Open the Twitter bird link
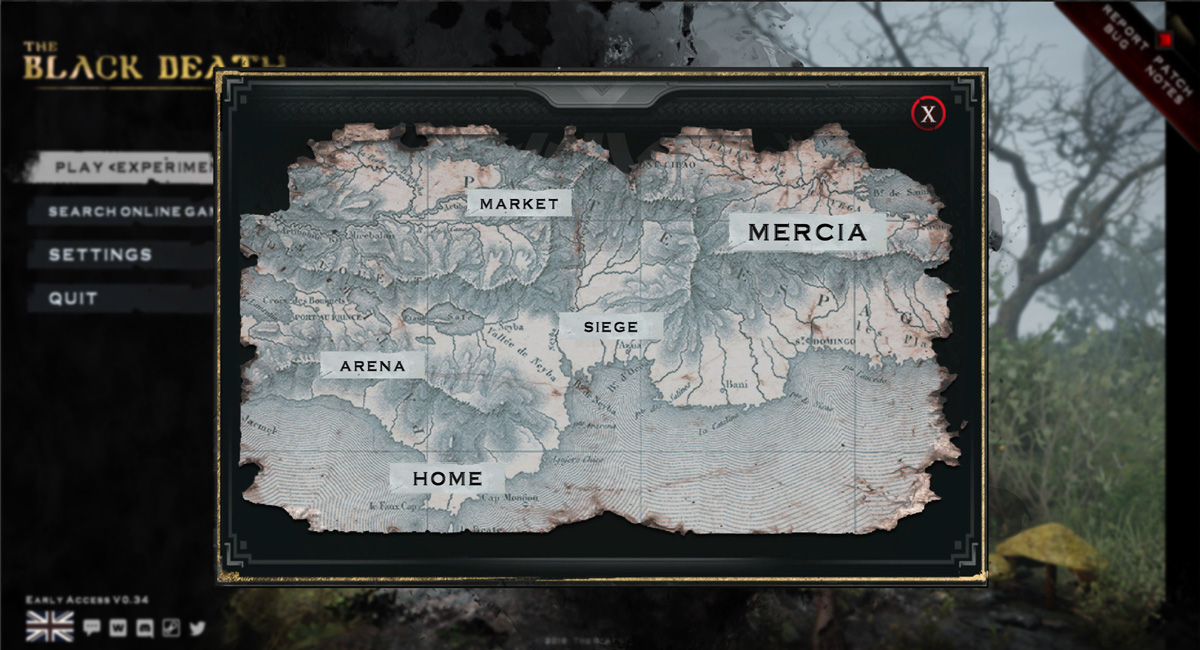Screen dimensions: 1200x650 coord(197,628)
